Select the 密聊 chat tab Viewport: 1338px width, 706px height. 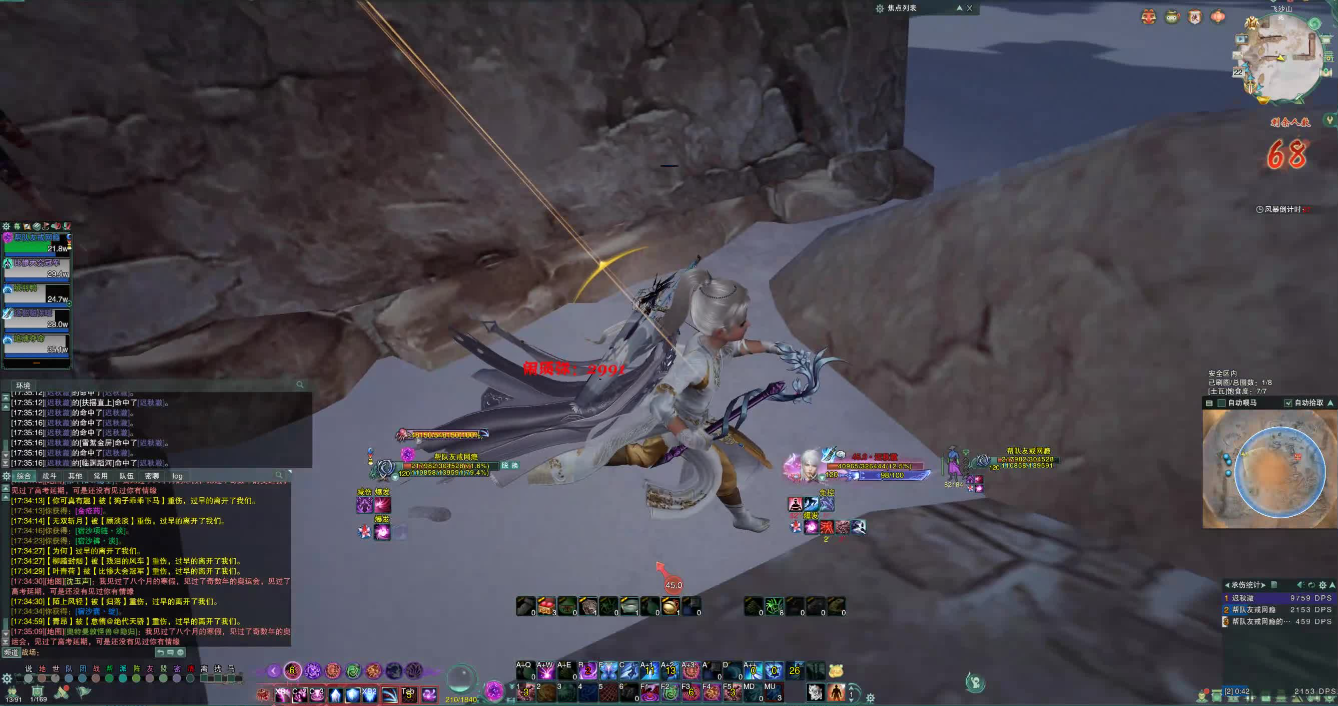(x=151, y=476)
